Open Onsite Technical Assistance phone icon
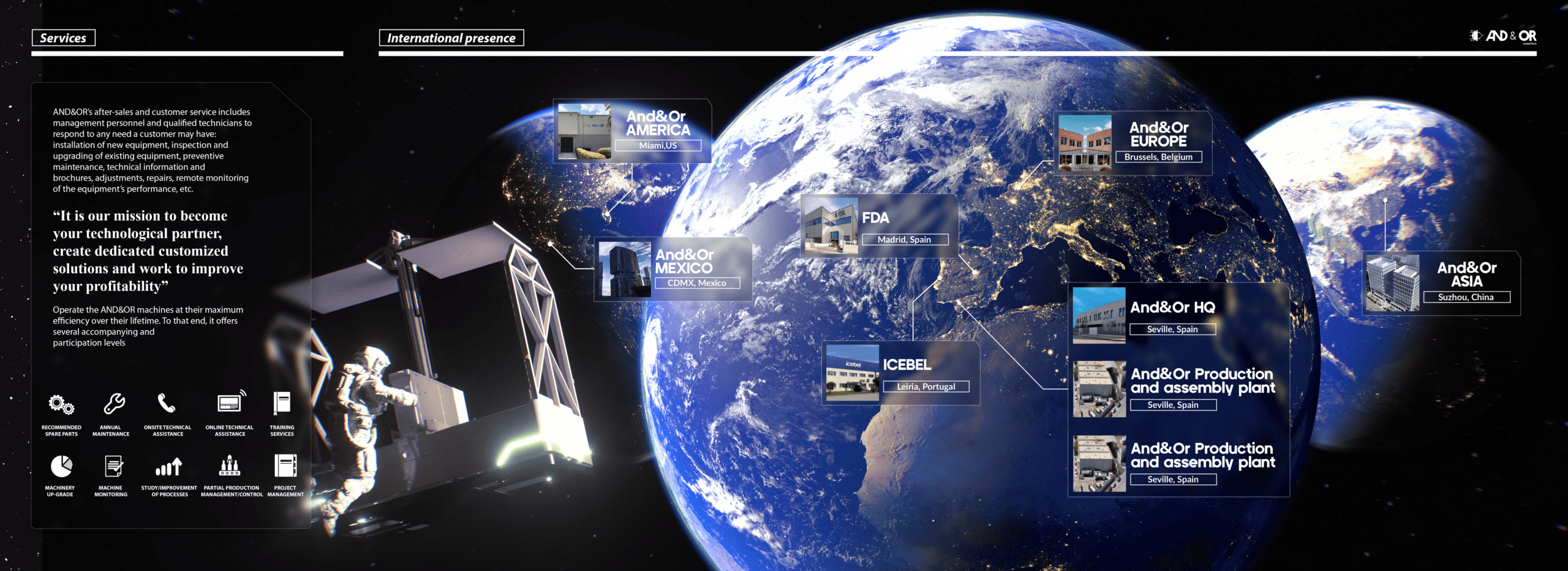 point(167,403)
